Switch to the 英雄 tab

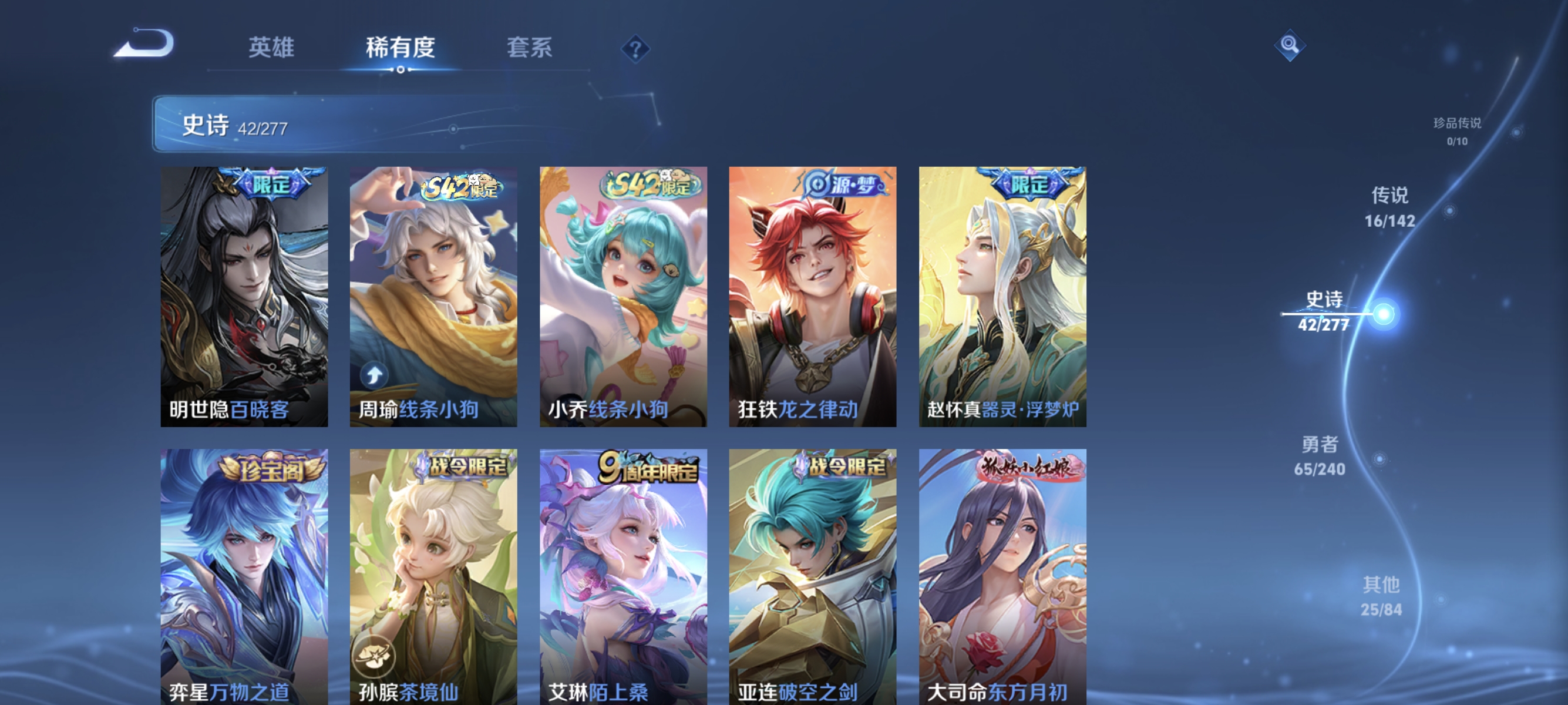tap(271, 49)
